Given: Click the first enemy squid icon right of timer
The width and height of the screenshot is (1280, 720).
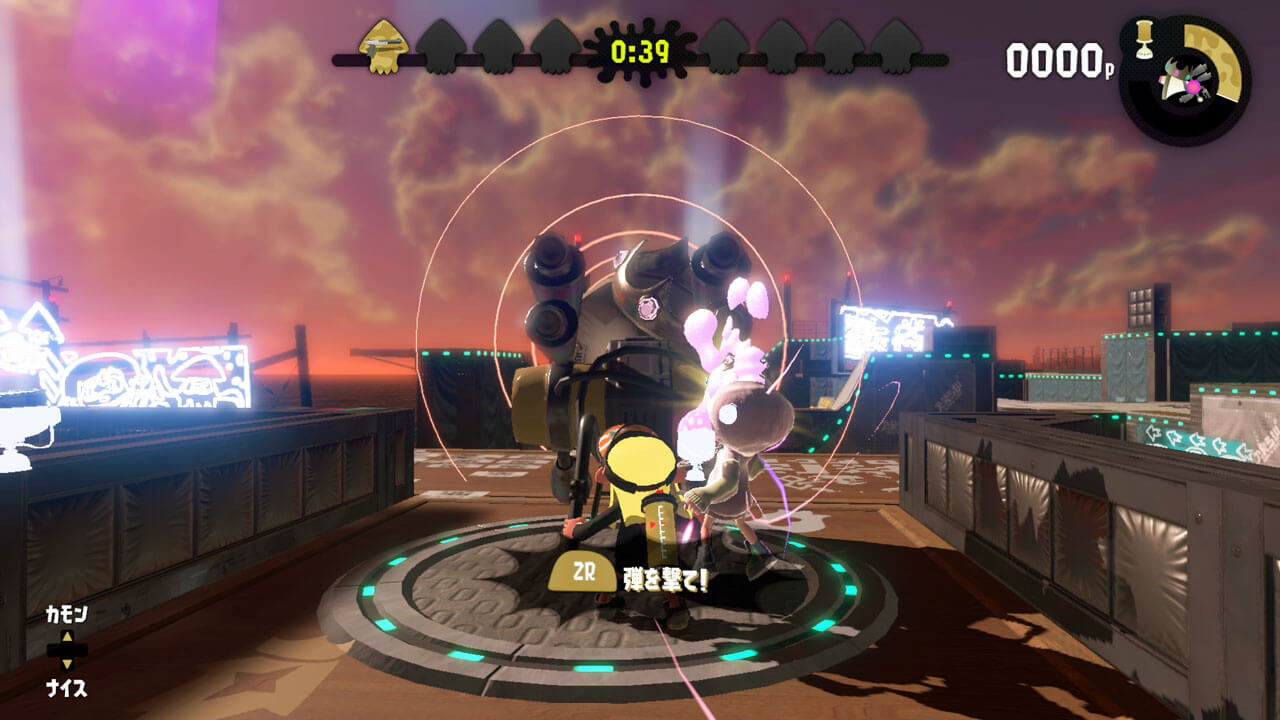Looking at the screenshot, I should point(722,45).
